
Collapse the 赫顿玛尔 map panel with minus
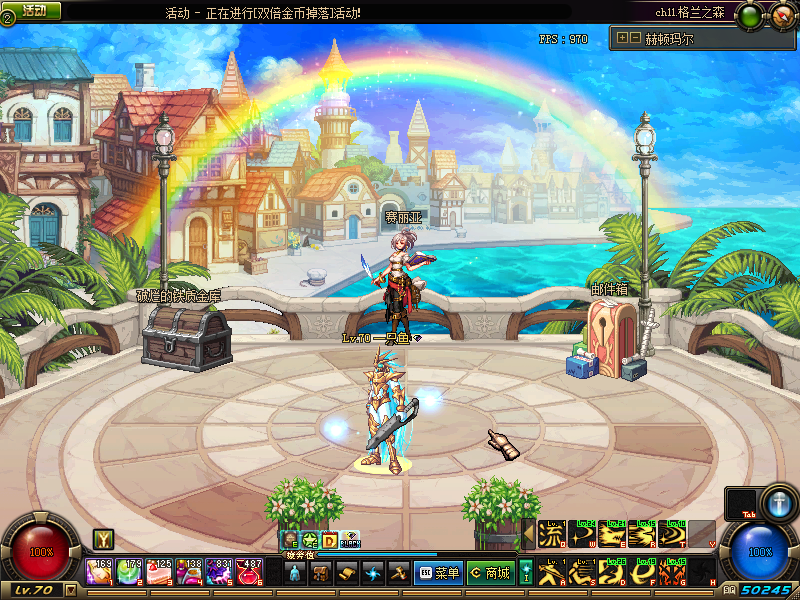click(635, 39)
